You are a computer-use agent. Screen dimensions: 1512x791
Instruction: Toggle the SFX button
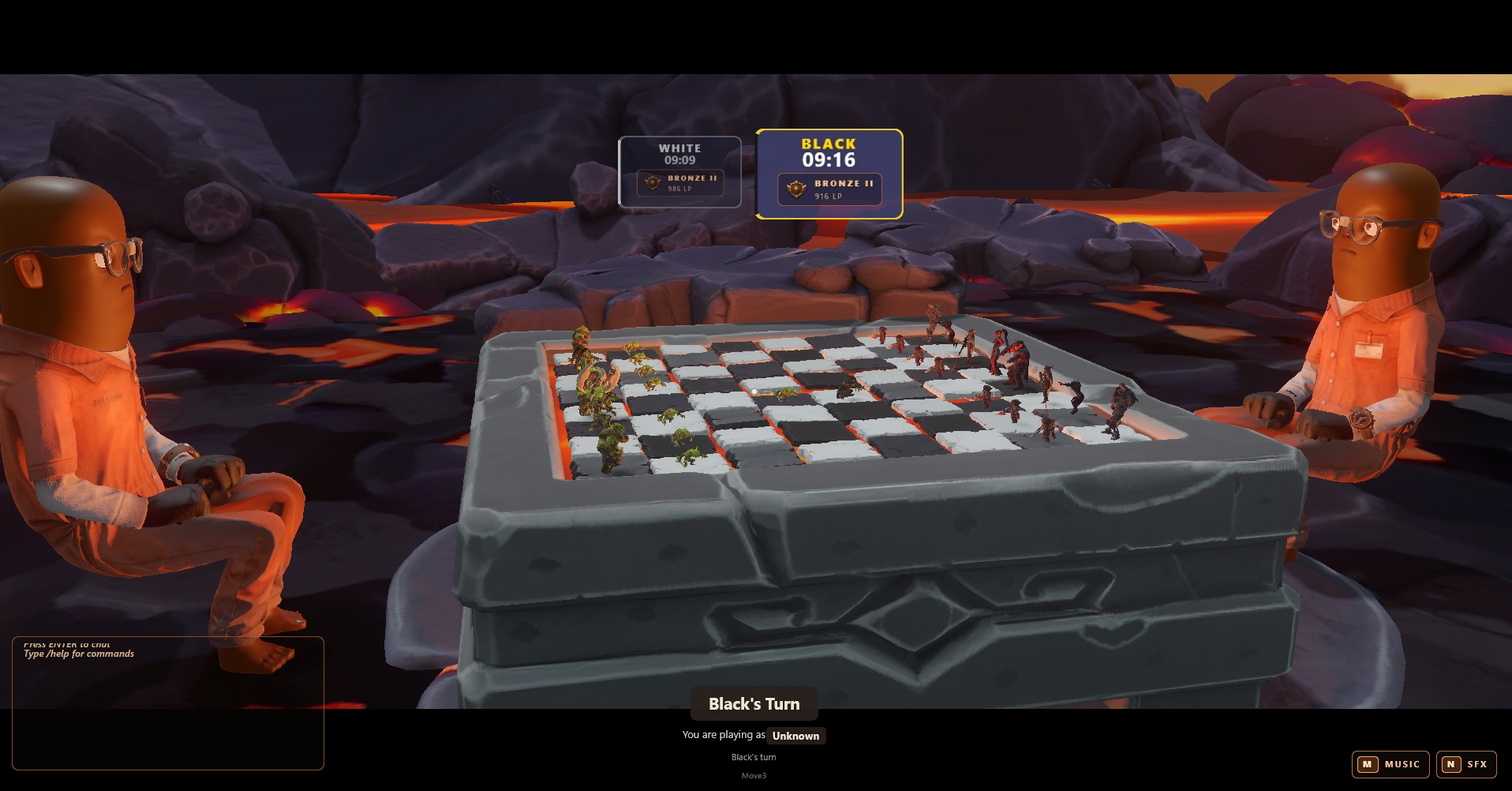pyautogui.click(x=1466, y=764)
